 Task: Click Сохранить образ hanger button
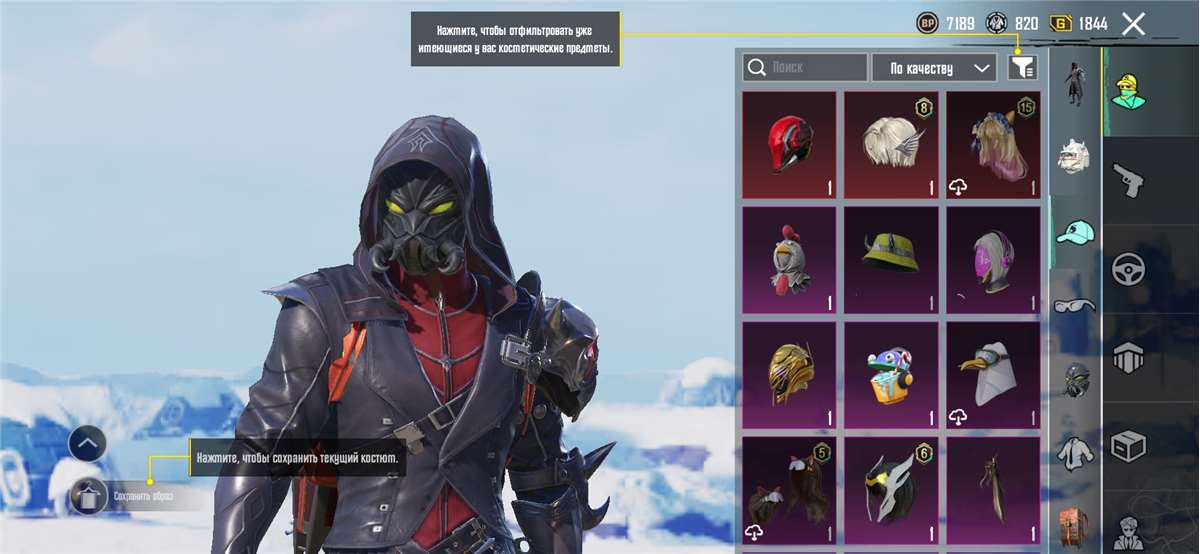coord(87,495)
